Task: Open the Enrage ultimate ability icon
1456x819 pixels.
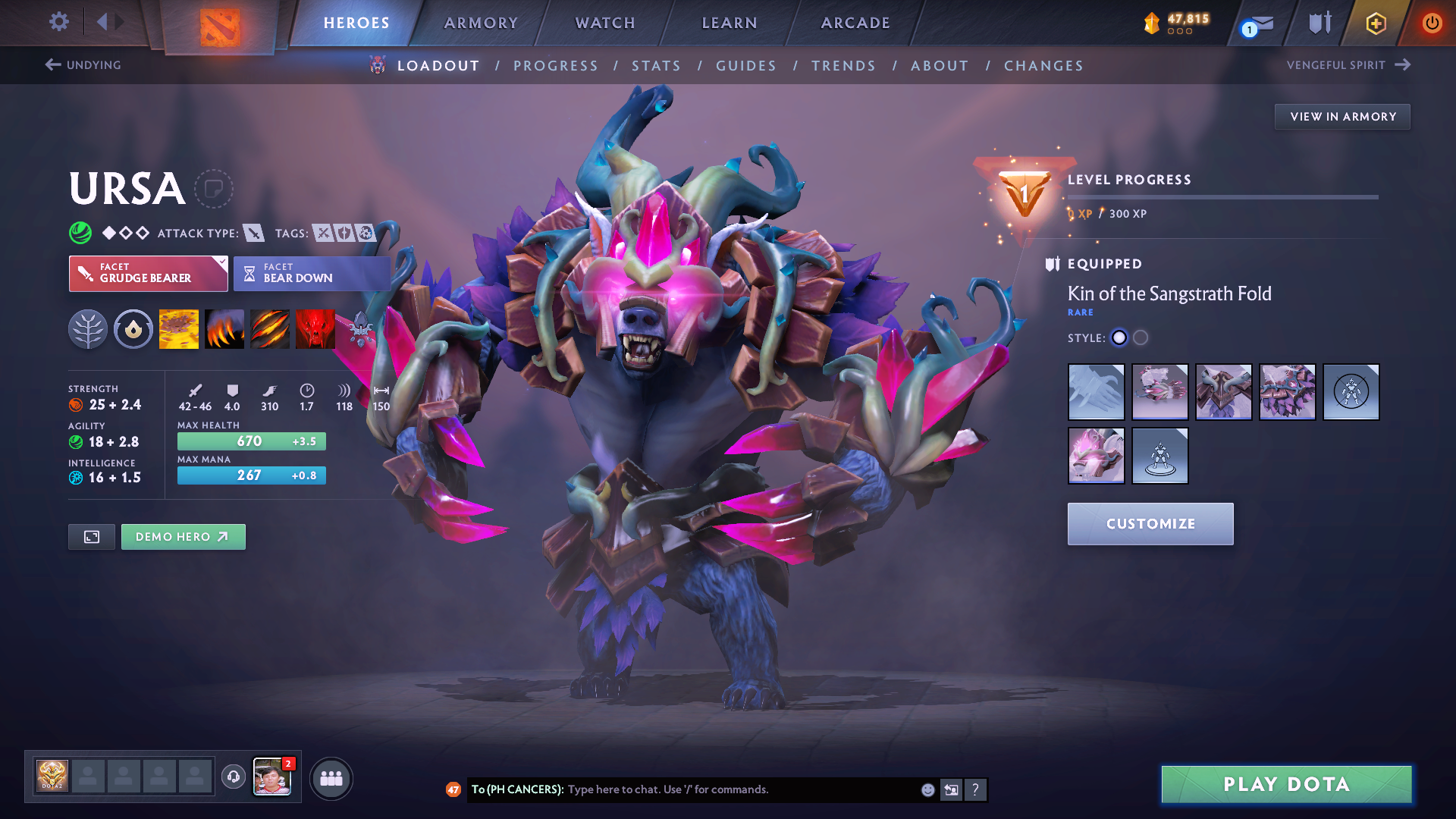Action: pyautogui.click(x=315, y=329)
